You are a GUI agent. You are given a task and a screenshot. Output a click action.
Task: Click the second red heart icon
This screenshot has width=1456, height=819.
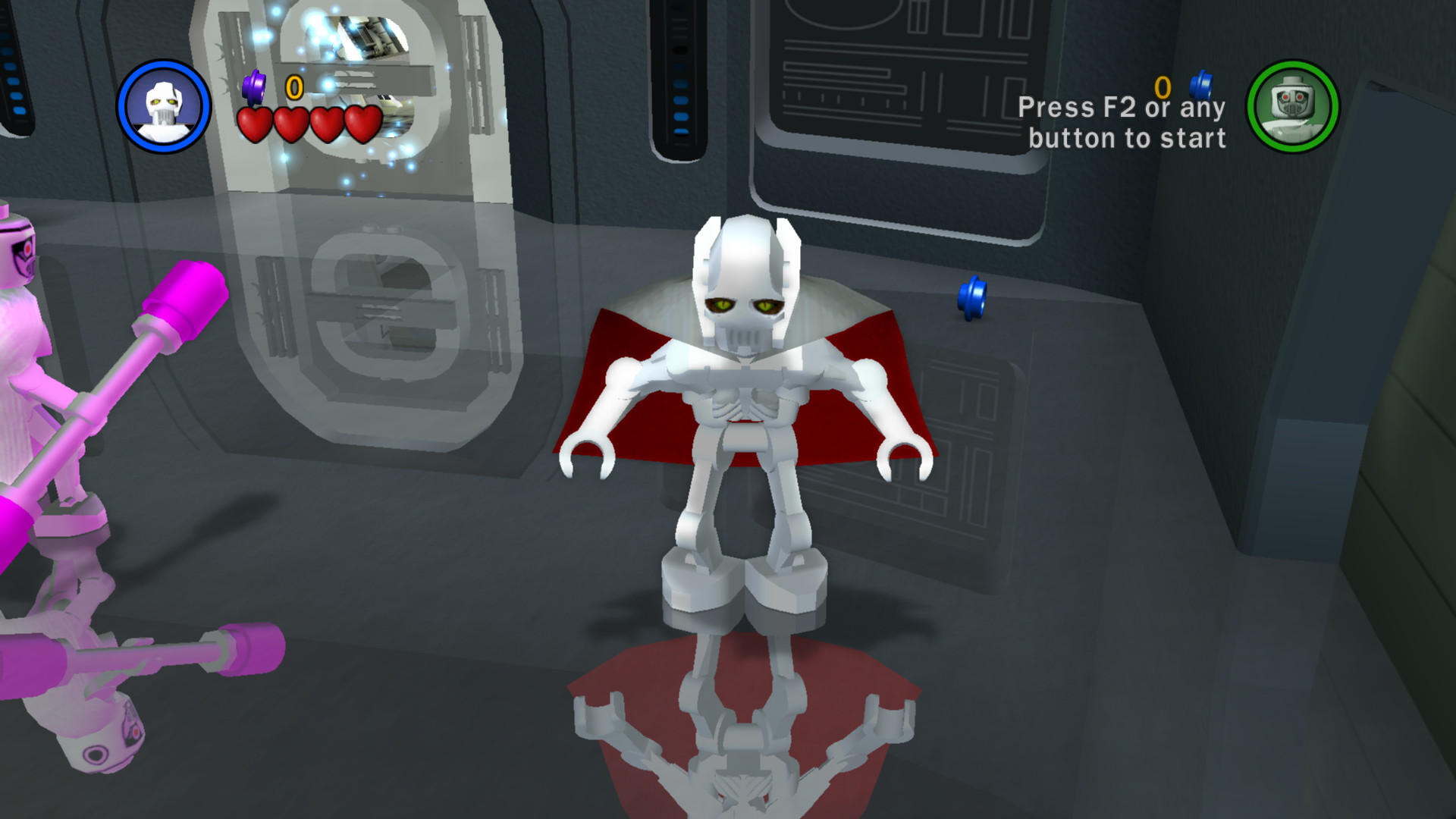(289, 124)
